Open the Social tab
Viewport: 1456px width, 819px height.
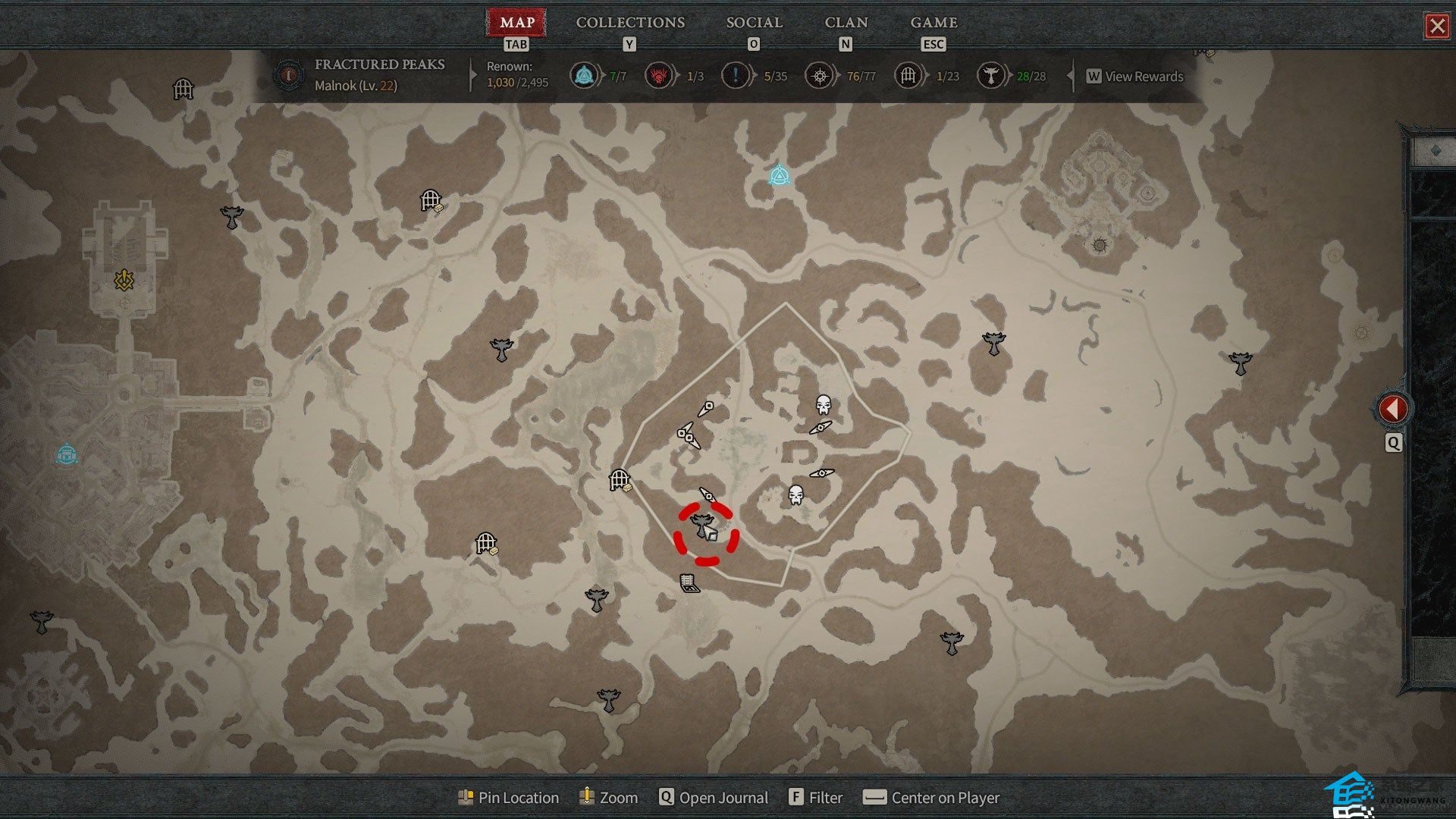pos(754,23)
